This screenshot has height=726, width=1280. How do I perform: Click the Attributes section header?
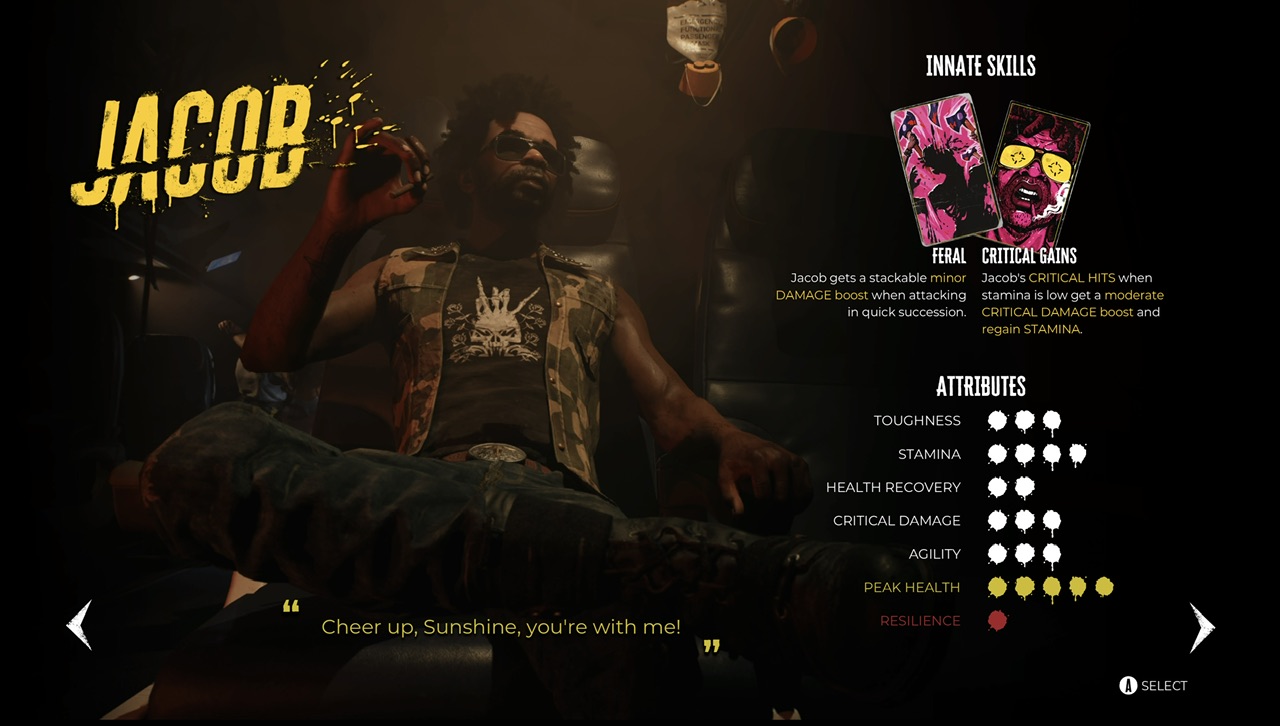click(982, 387)
